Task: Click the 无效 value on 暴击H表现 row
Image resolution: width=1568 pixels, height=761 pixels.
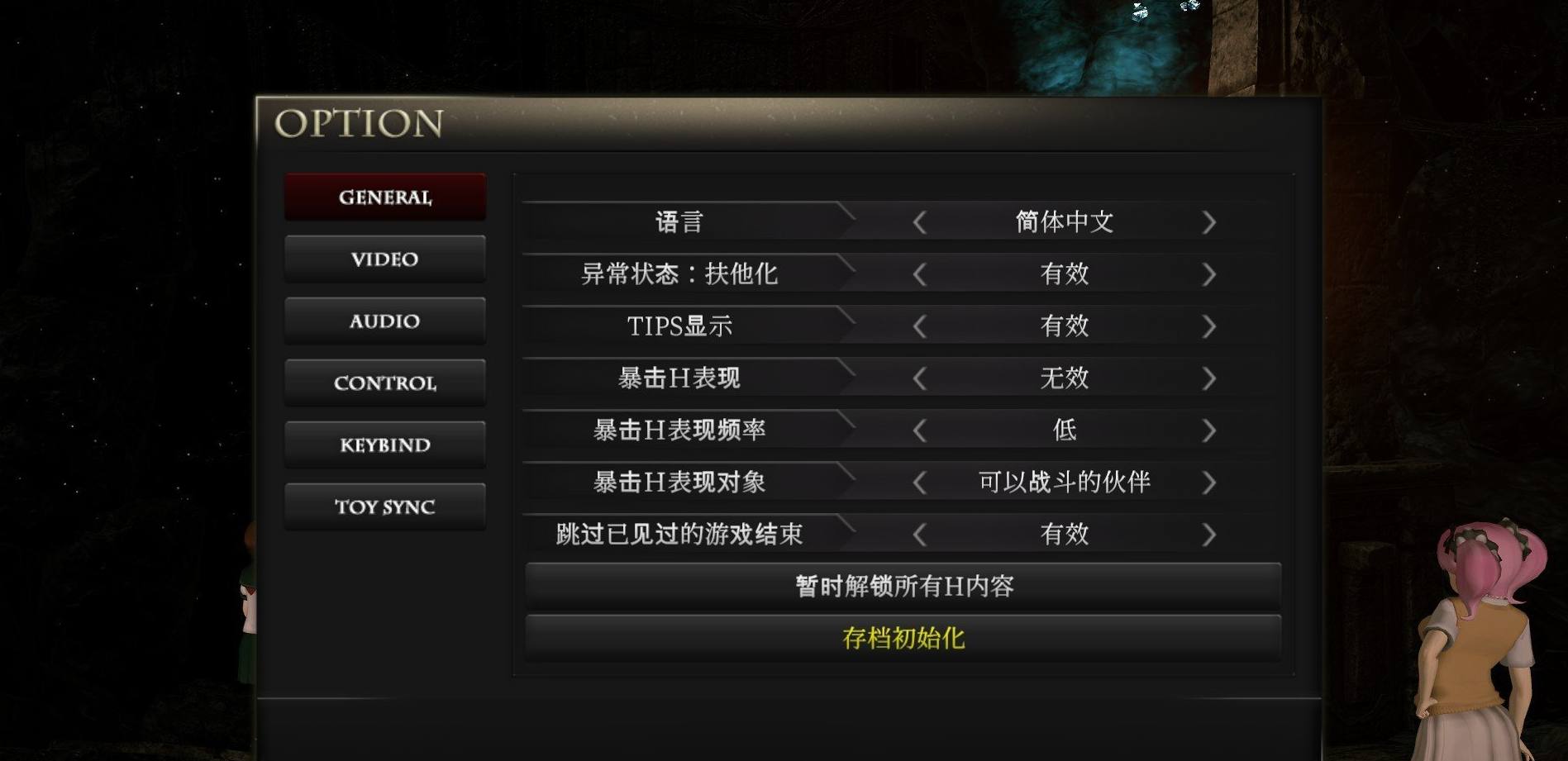Action: coord(1065,378)
